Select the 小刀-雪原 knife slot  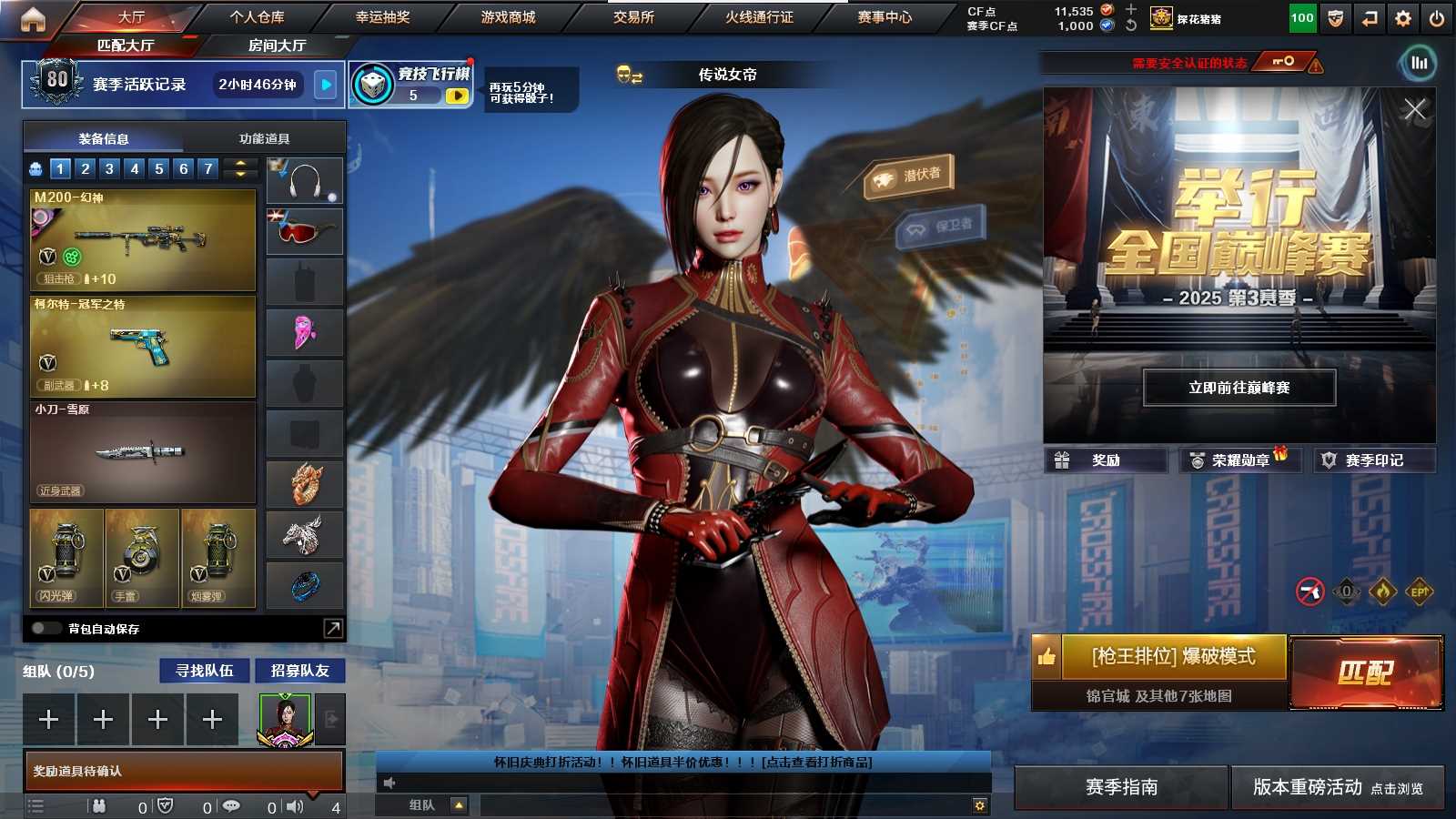[143, 452]
